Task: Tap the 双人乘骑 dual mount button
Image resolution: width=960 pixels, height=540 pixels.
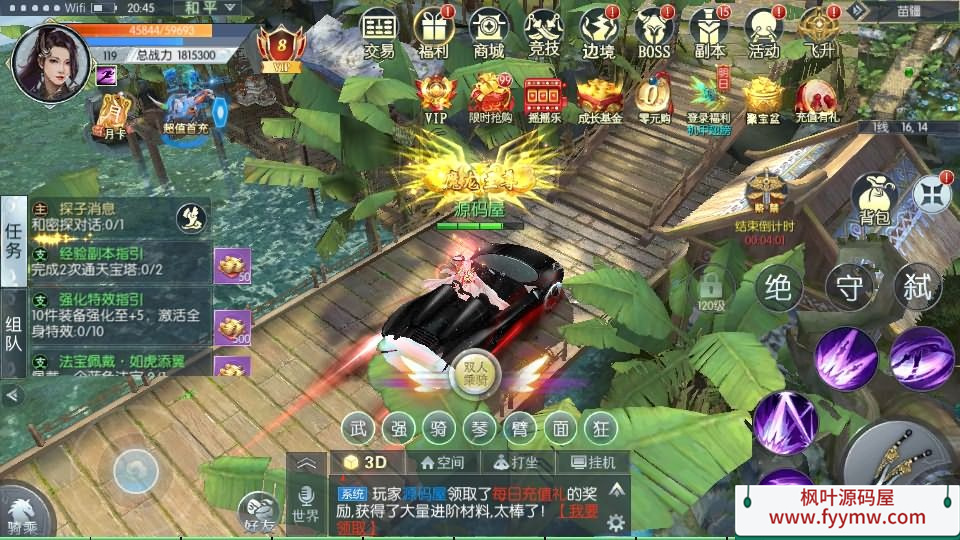Action: point(475,372)
